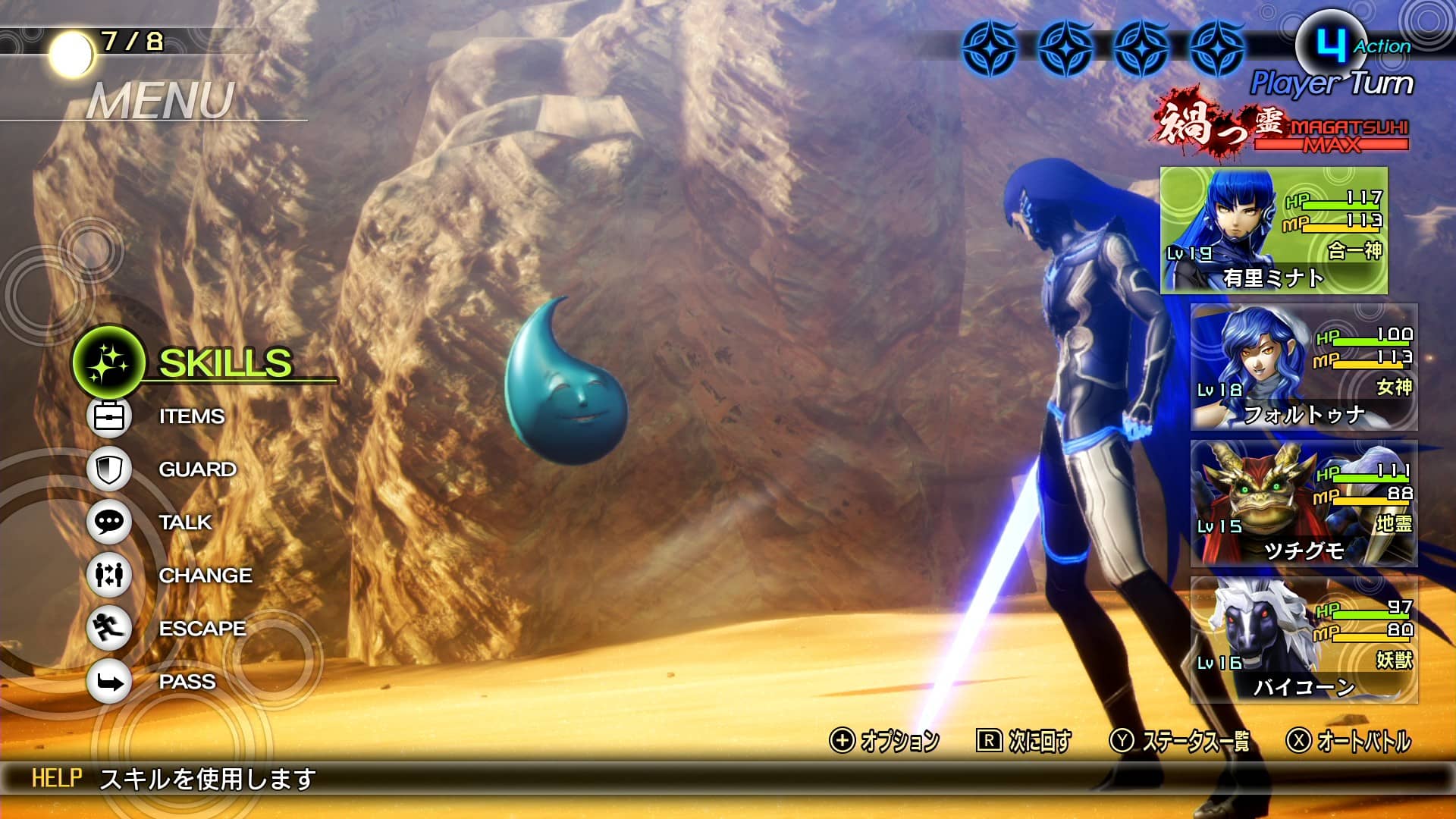Select 有里ミナト party portrait

click(1273, 231)
